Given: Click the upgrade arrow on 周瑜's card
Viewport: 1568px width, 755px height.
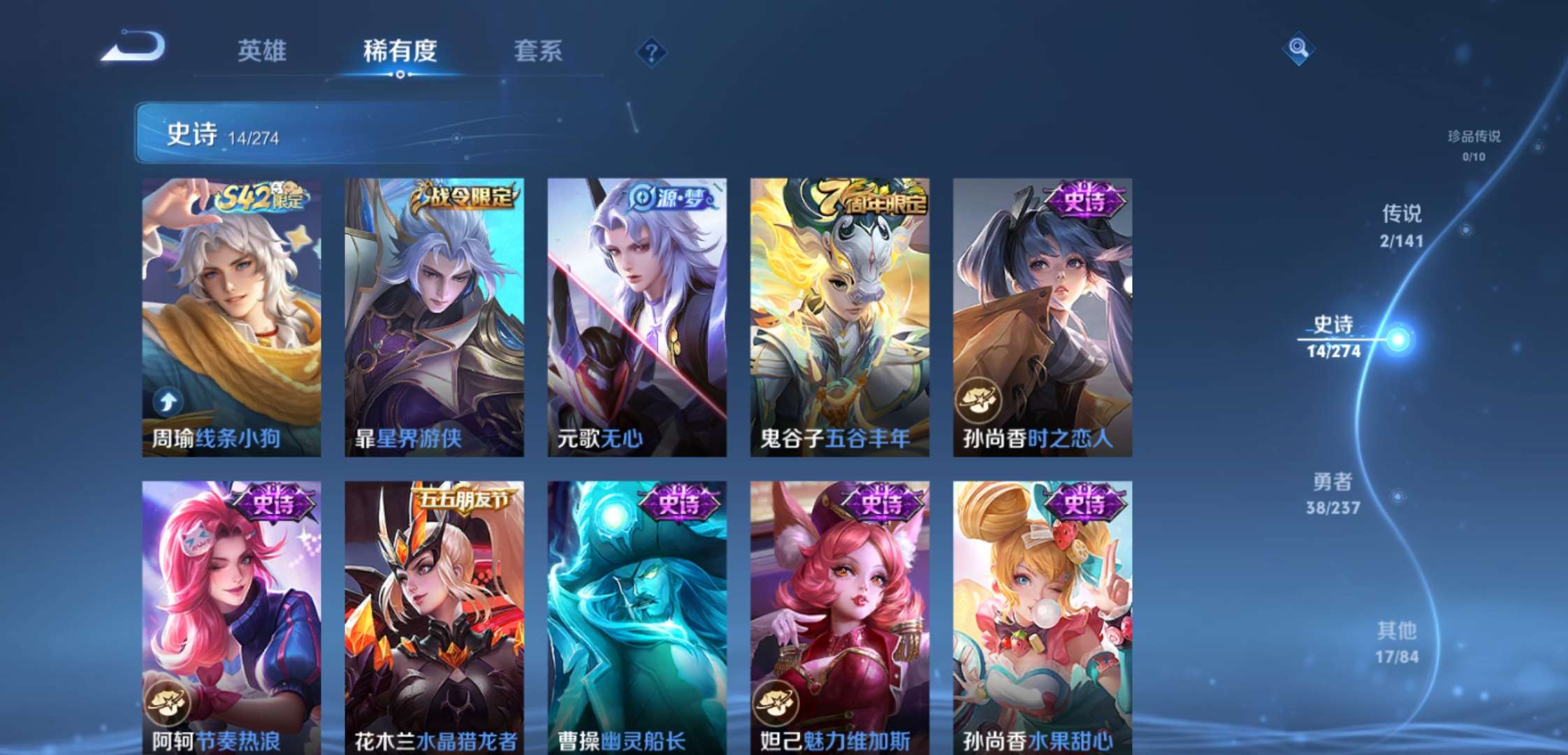Looking at the screenshot, I should tap(168, 401).
